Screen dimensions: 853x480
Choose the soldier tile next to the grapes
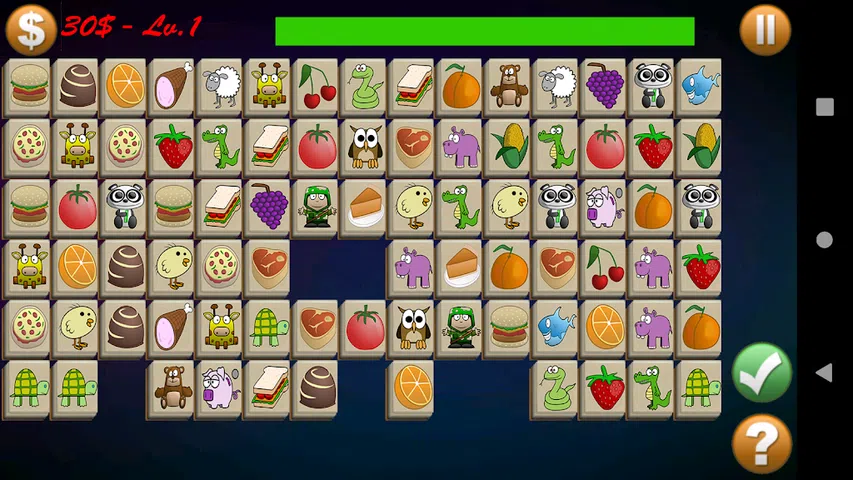pos(317,207)
